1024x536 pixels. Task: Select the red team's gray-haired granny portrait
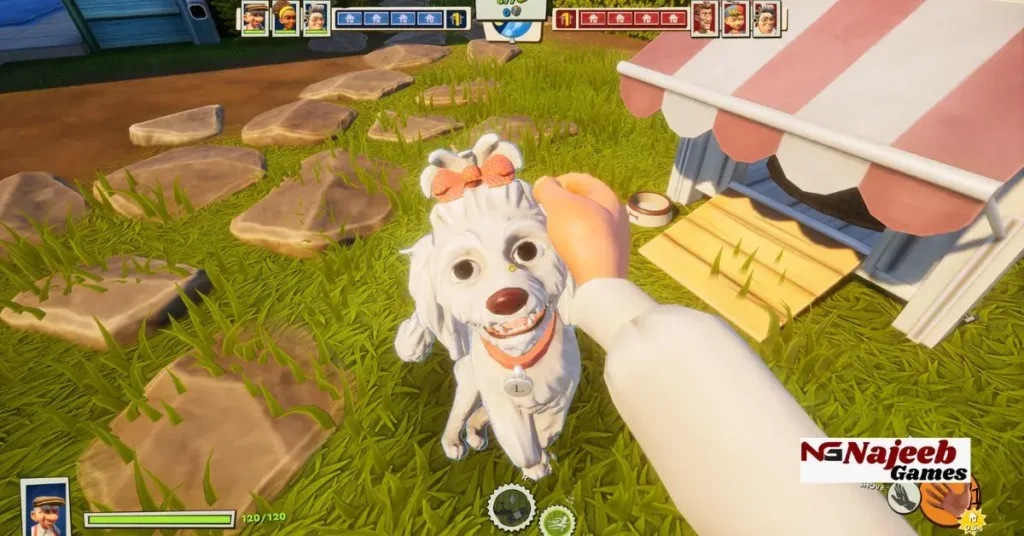coord(766,18)
